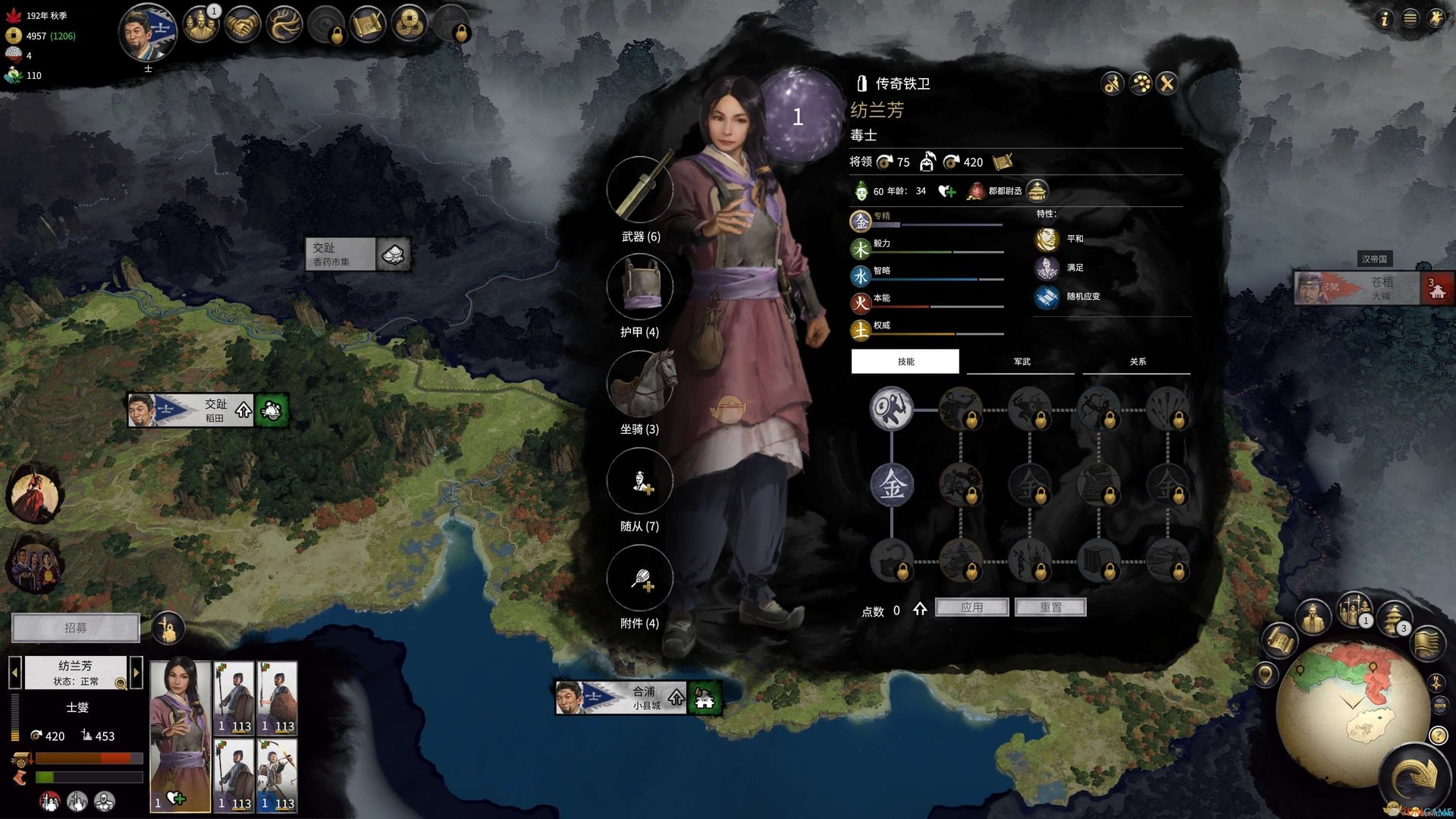Click the 满足 trait icon

coord(1046,268)
